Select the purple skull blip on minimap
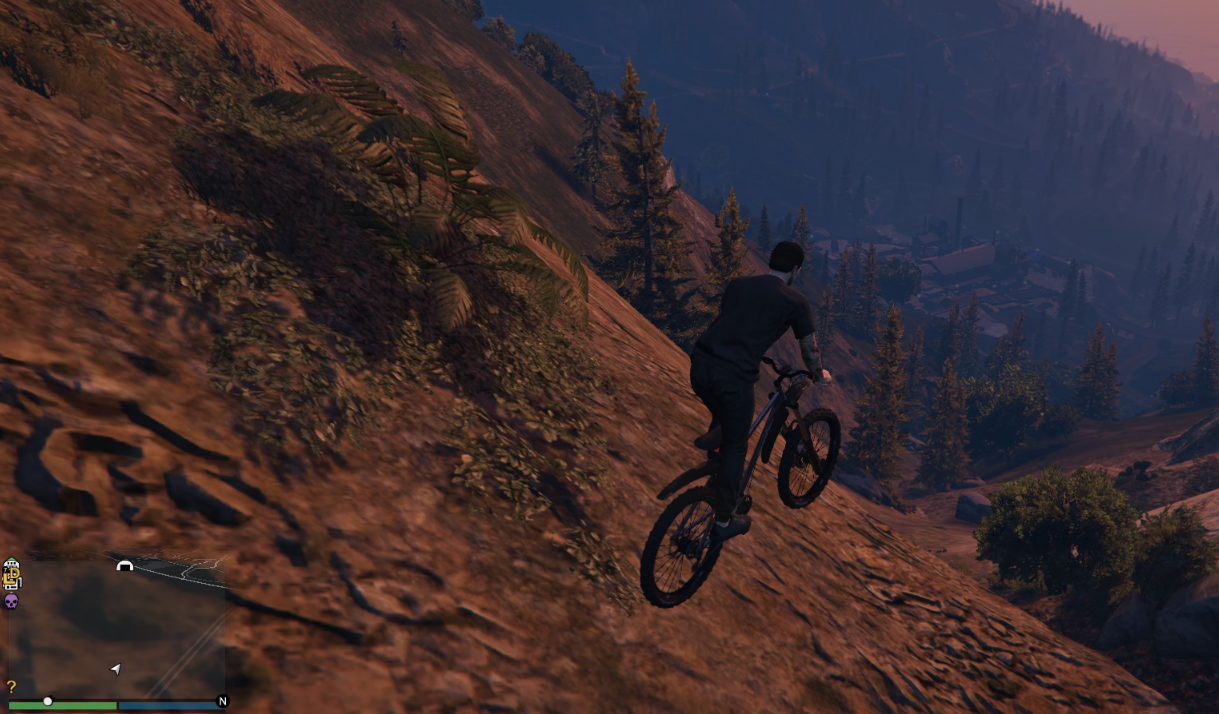The height and width of the screenshot is (714, 1219). click(11, 600)
